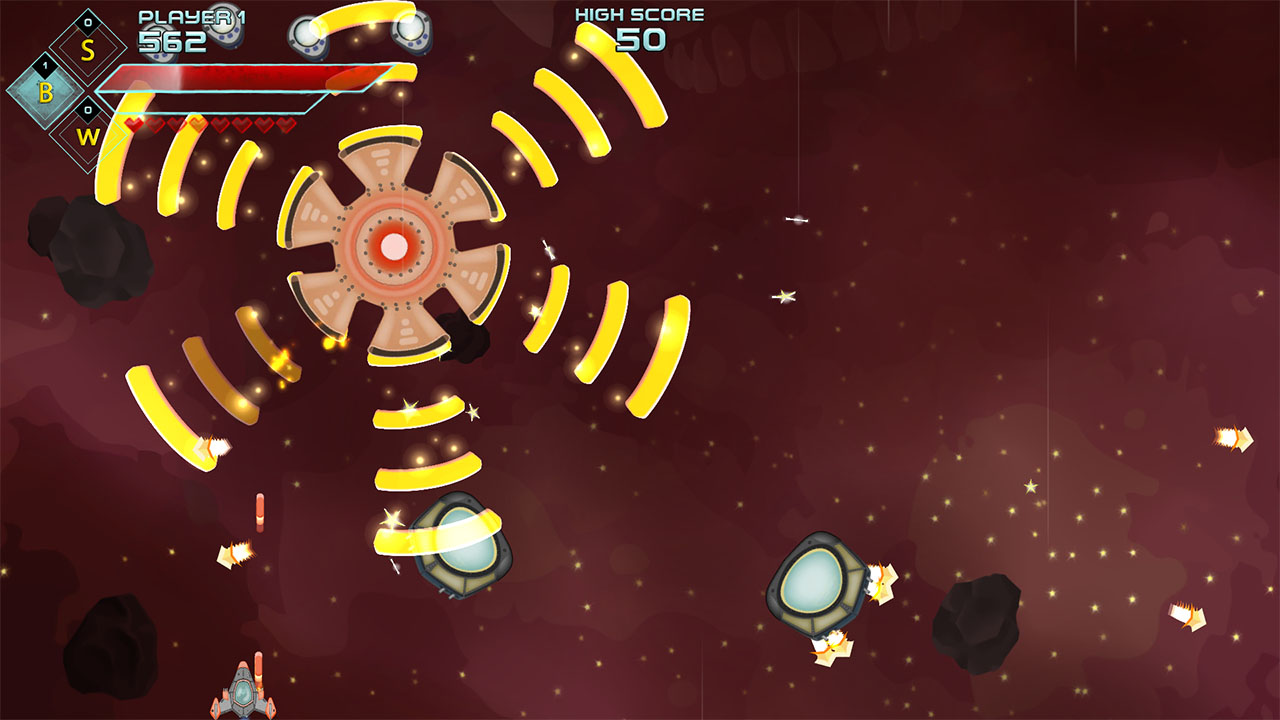Click the bomb count badge showing 1
The image size is (1280, 720).
coord(43,64)
